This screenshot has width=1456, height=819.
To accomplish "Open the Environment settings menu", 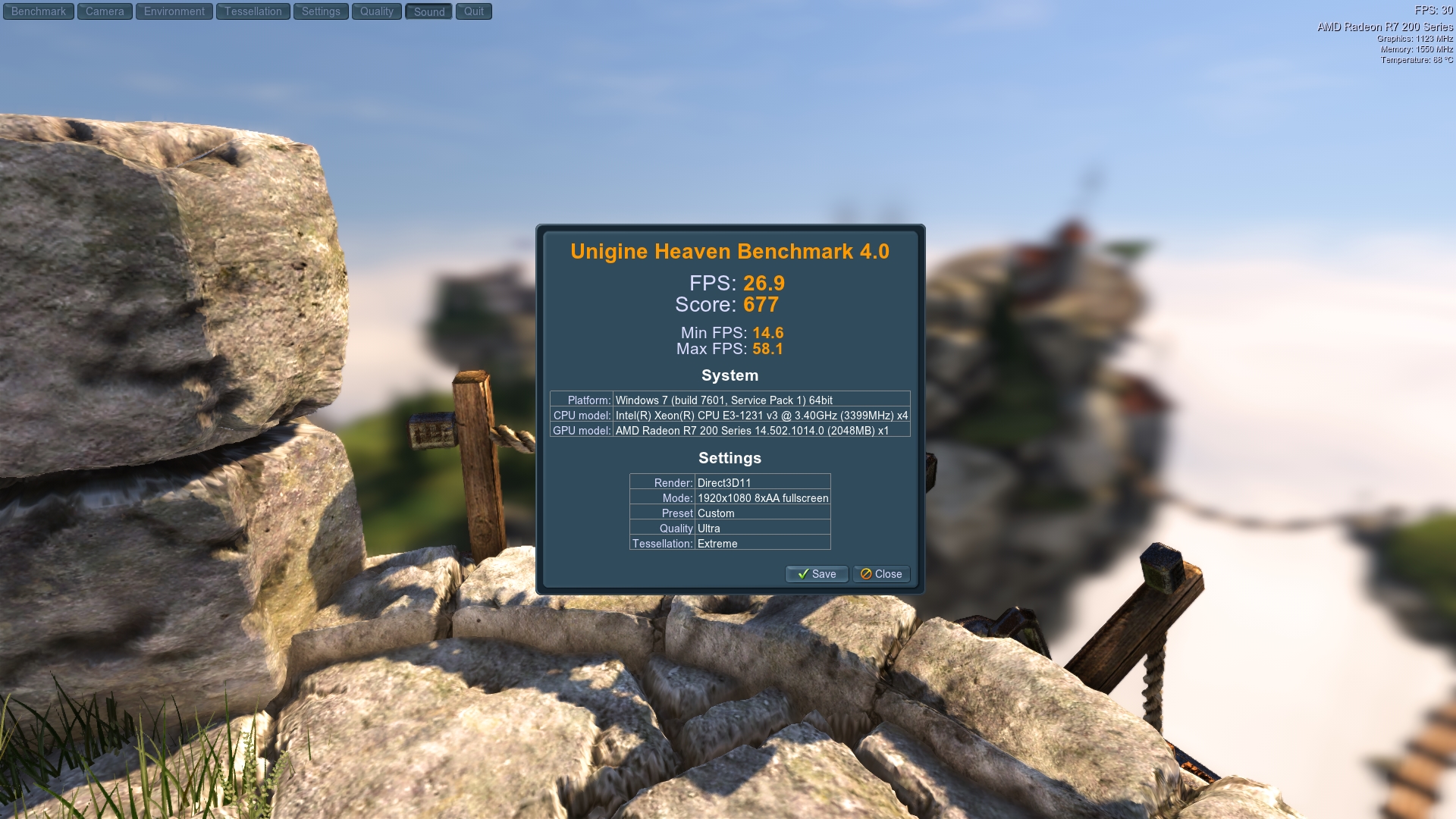I will click(x=173, y=11).
